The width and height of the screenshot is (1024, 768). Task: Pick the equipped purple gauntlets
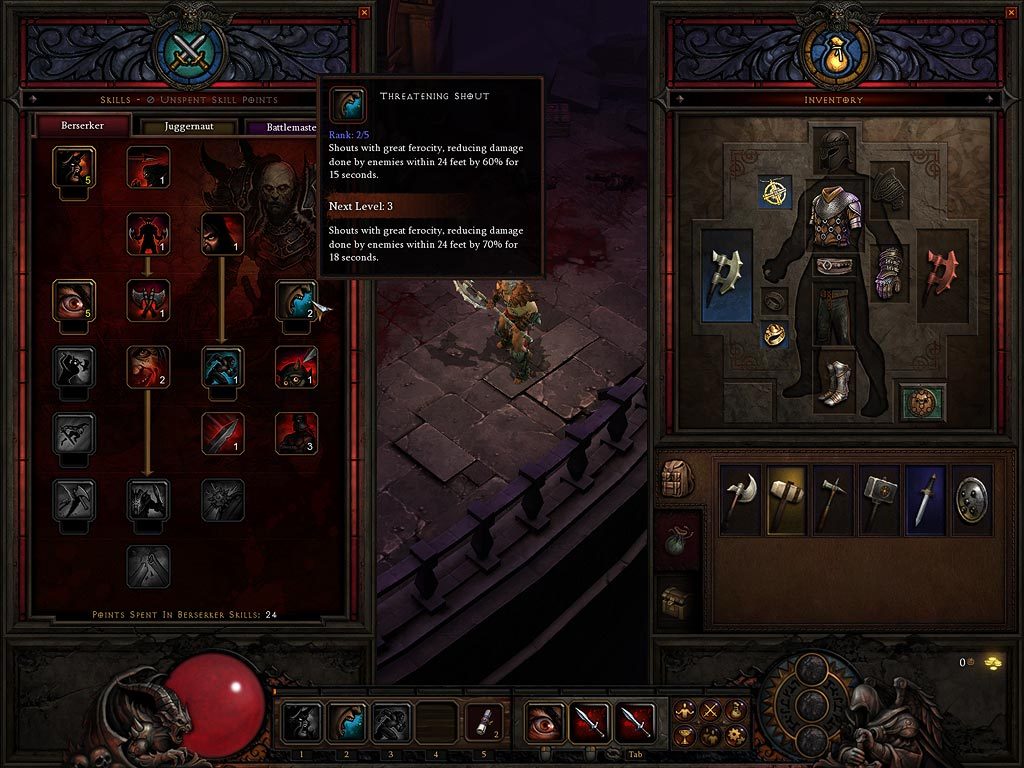coord(888,272)
